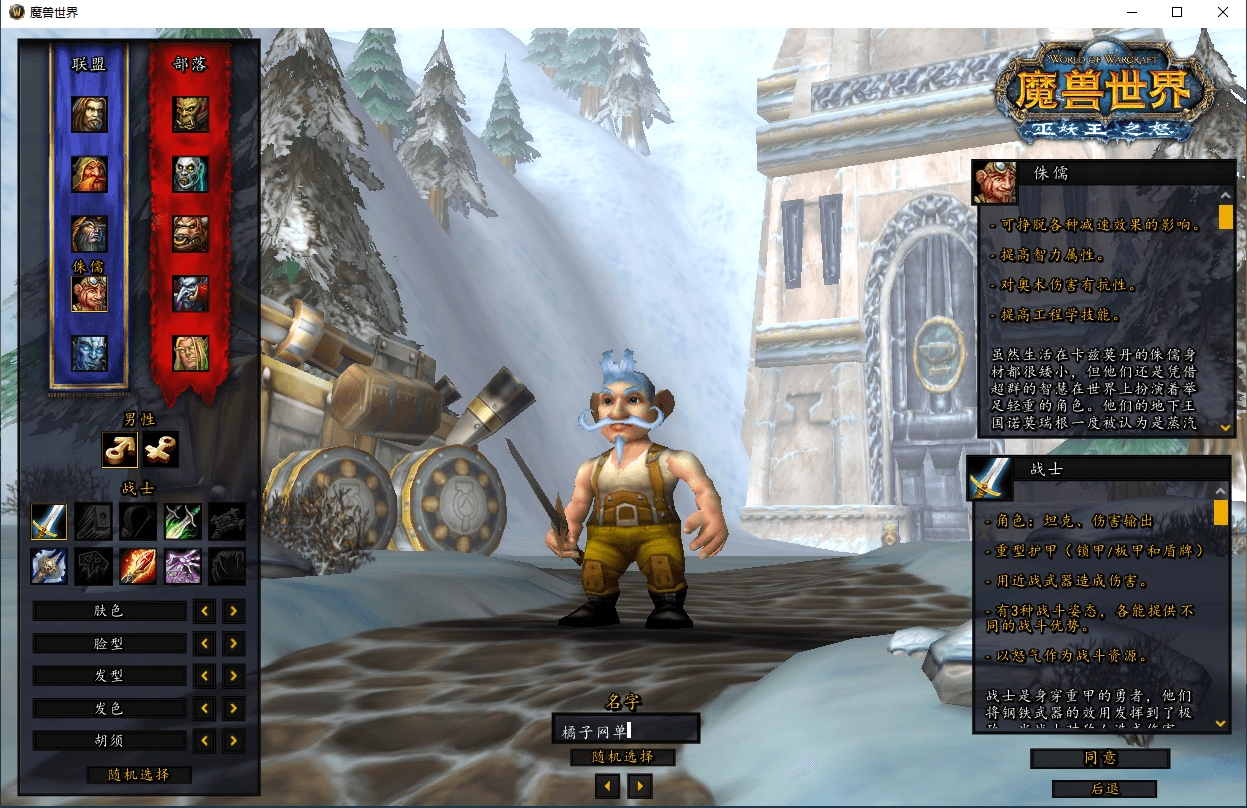This screenshot has width=1247, height=808.
Task: Pick the Tauren race portrait
Action: [190, 234]
